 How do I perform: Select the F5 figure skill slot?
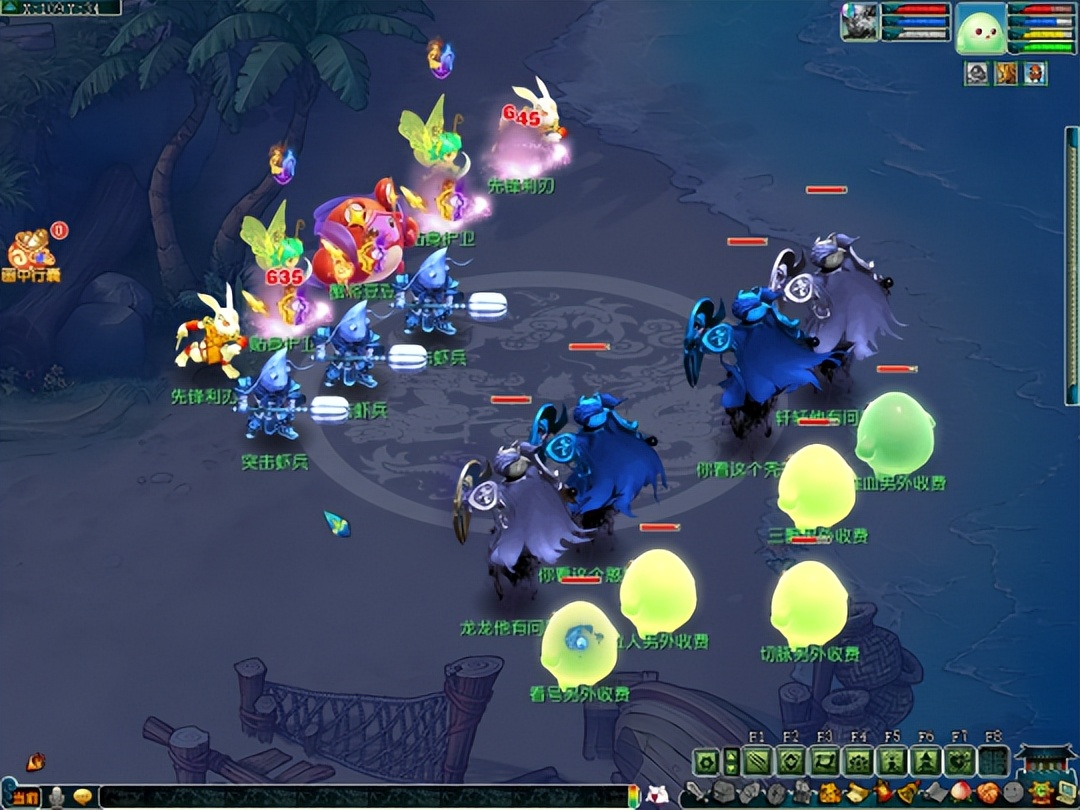(x=891, y=761)
